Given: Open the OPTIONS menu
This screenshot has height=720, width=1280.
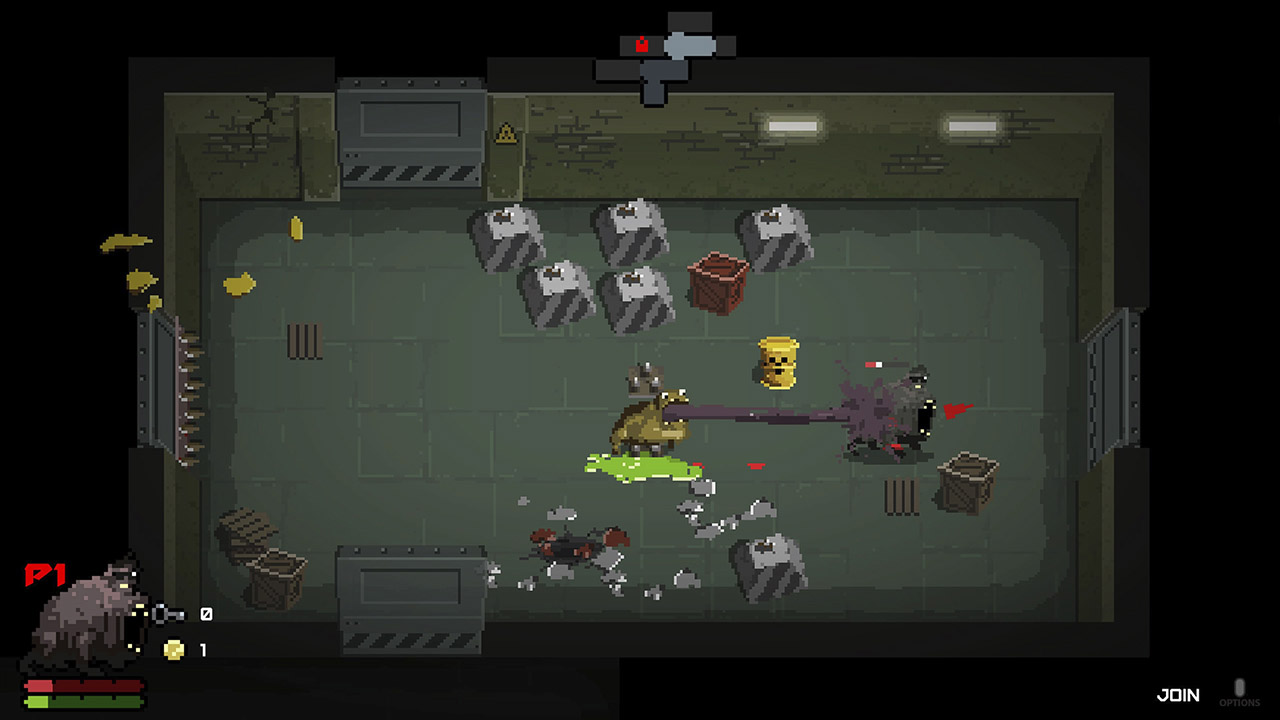Looking at the screenshot, I should (x=1241, y=702).
